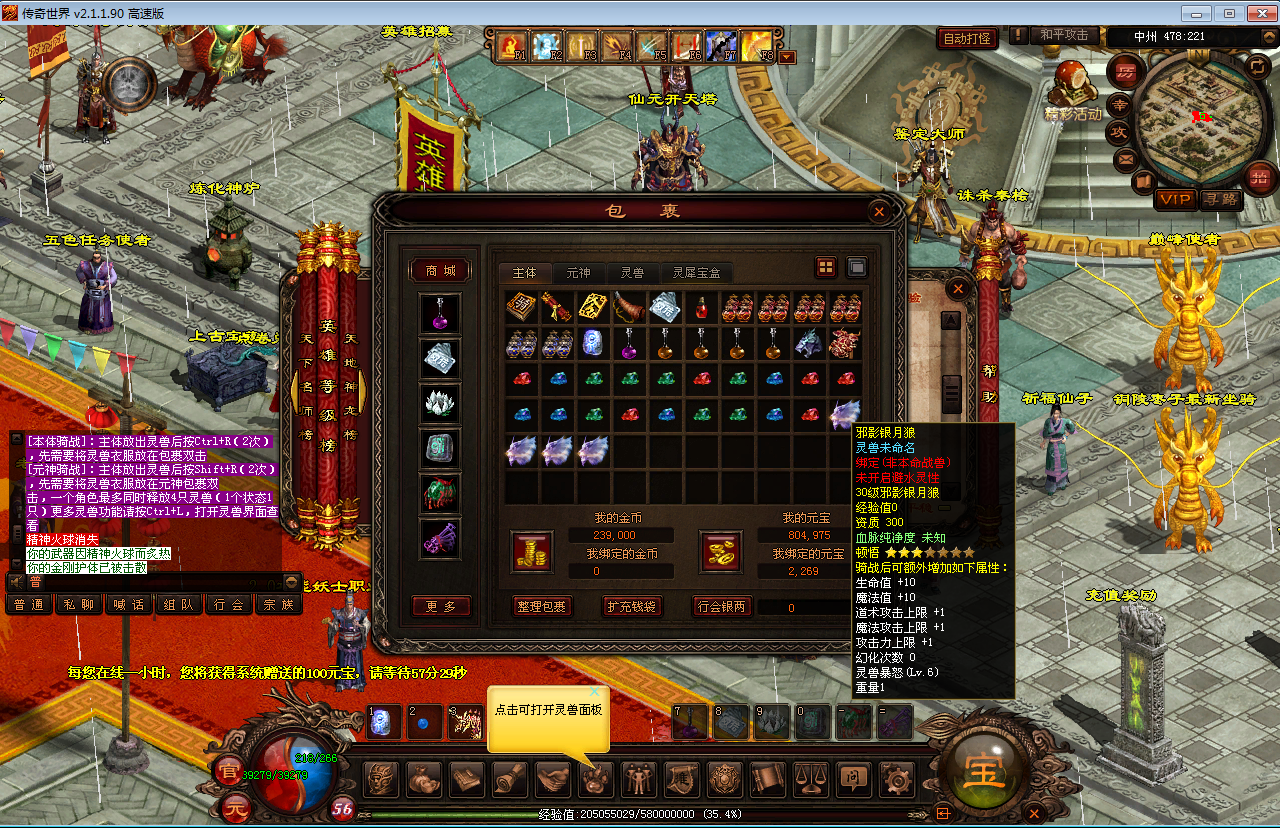This screenshot has width=1280, height=828.
Task: Switch to the 灵兽 bag tab
Action: (631, 272)
